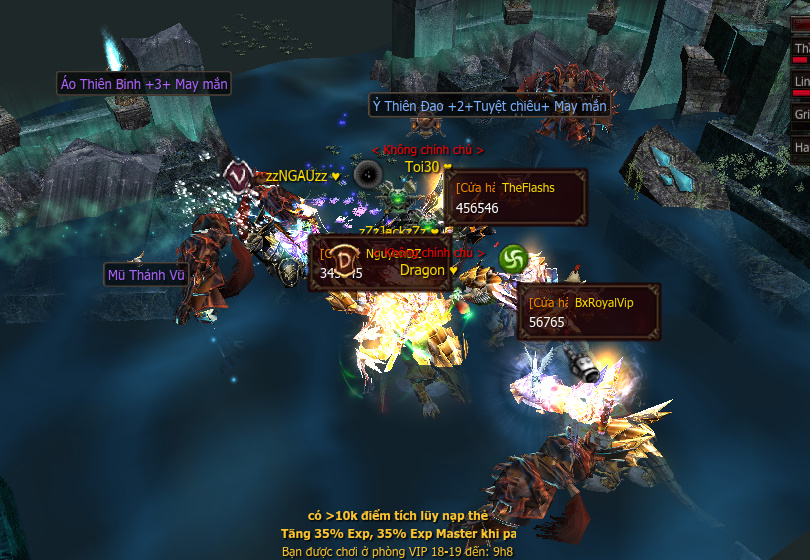Select the Mũ Thánh Vũ item label
Screen dimensions: 810x560
pyautogui.click(x=147, y=274)
